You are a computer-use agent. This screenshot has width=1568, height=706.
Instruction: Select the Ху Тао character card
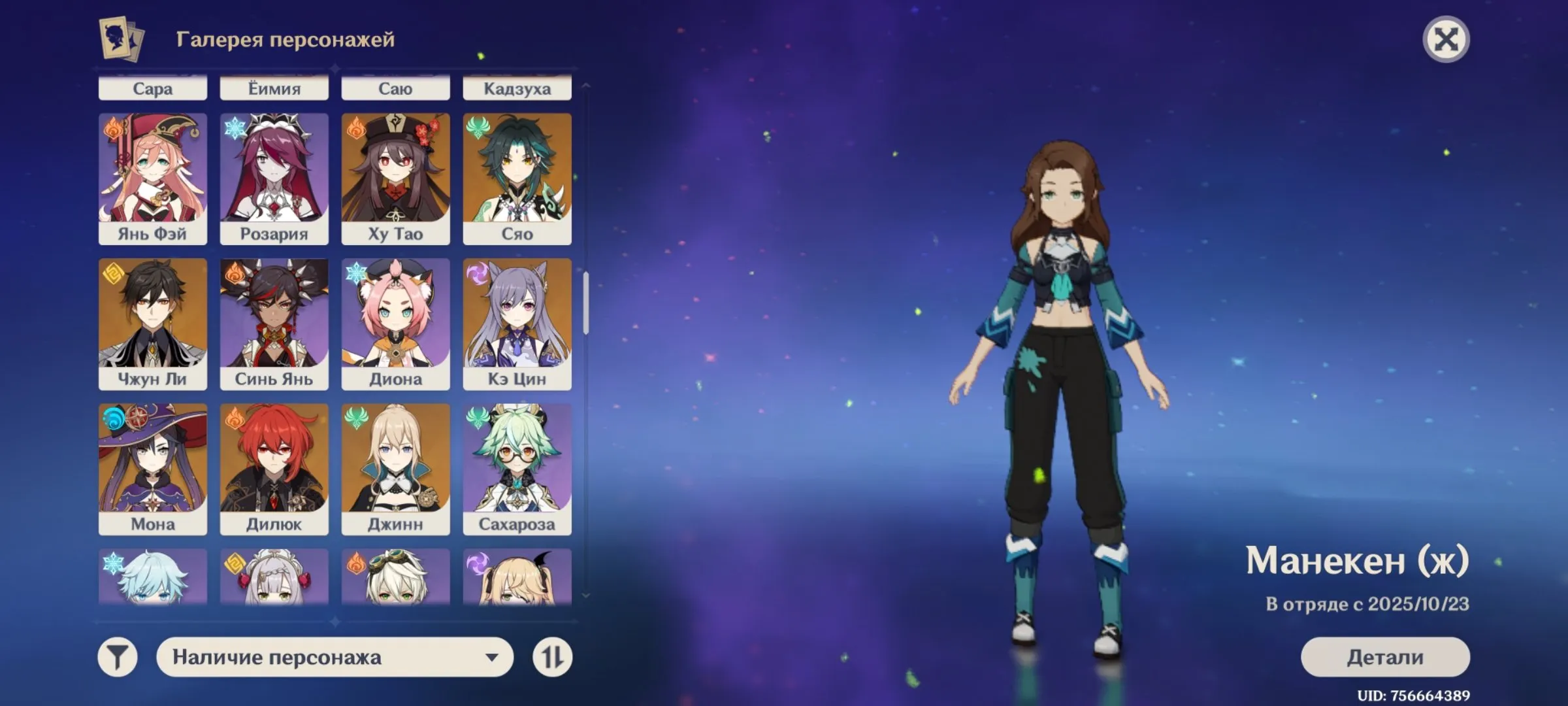[396, 178]
